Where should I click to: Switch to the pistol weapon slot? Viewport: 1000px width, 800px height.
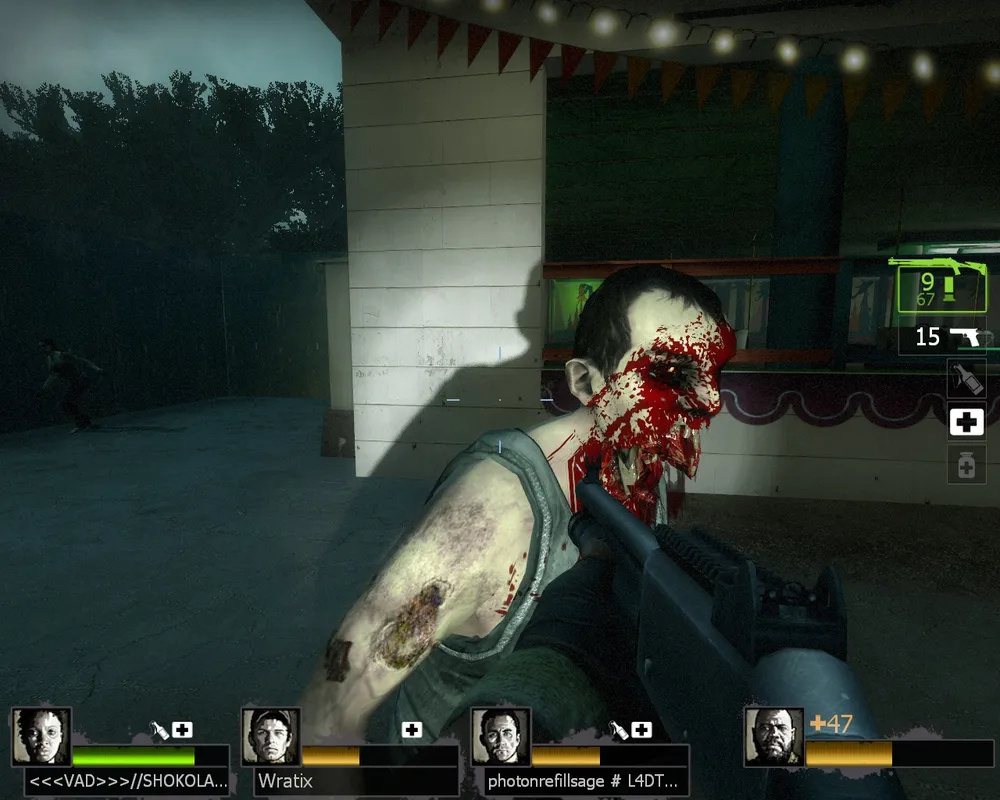[x=946, y=337]
